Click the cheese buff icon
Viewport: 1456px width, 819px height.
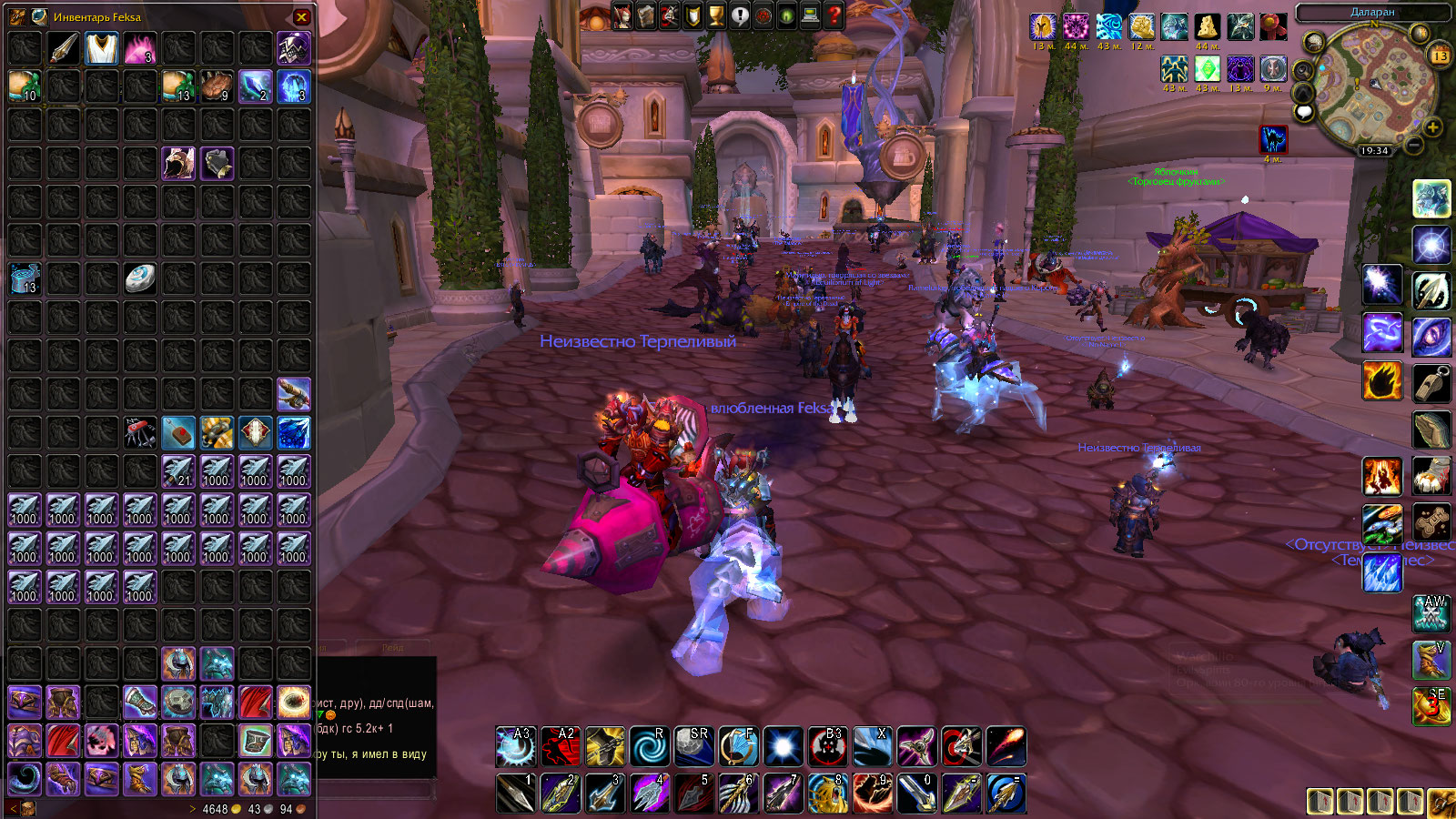[1207, 27]
